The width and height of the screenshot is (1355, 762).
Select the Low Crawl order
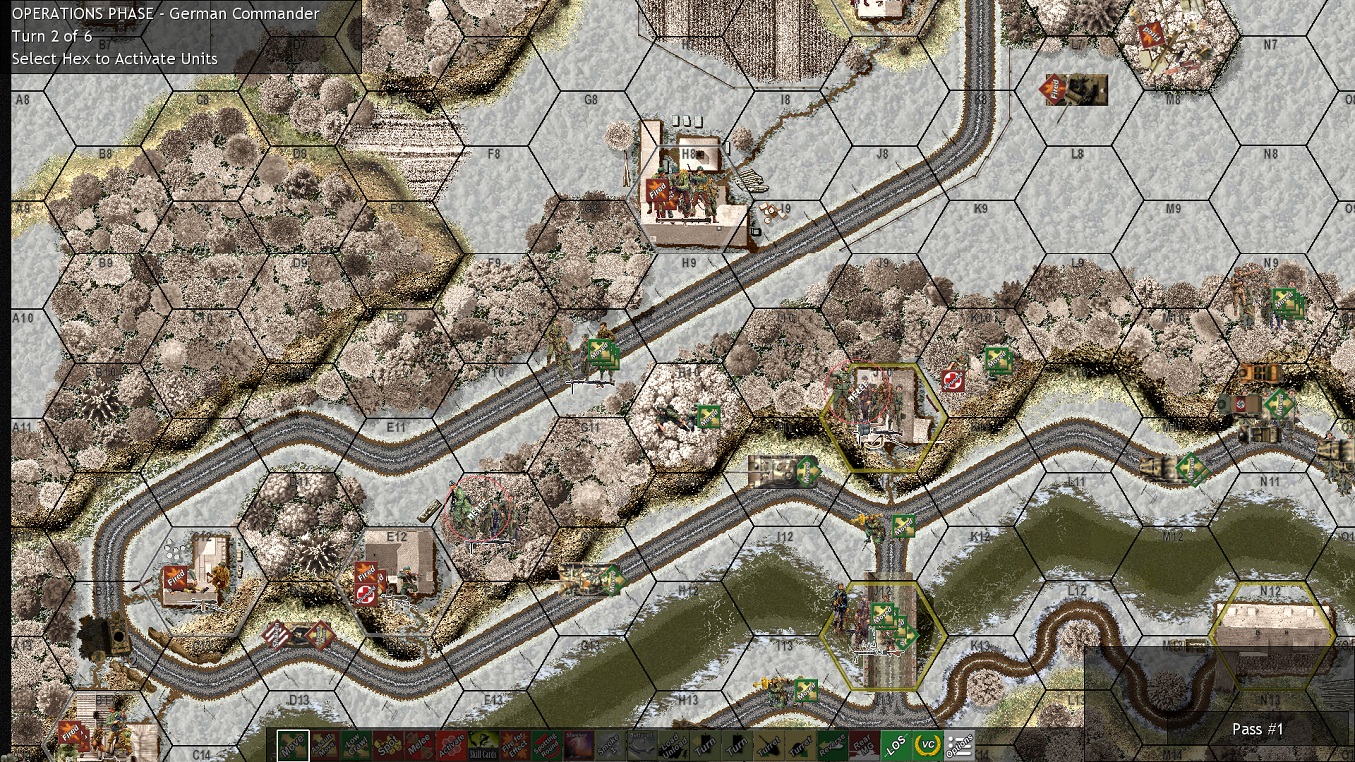click(358, 746)
